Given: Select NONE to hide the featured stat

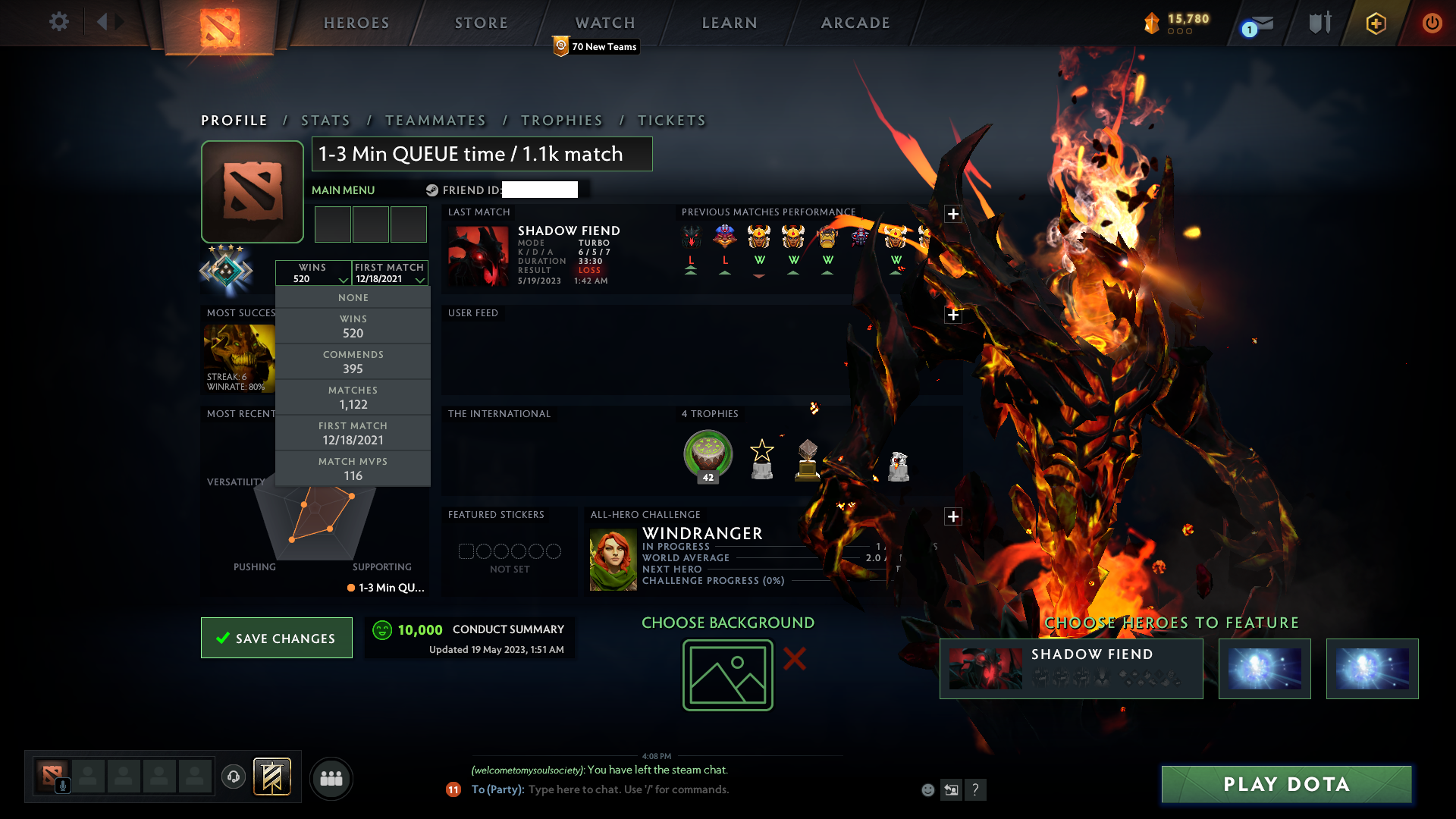Looking at the screenshot, I should coord(353,297).
